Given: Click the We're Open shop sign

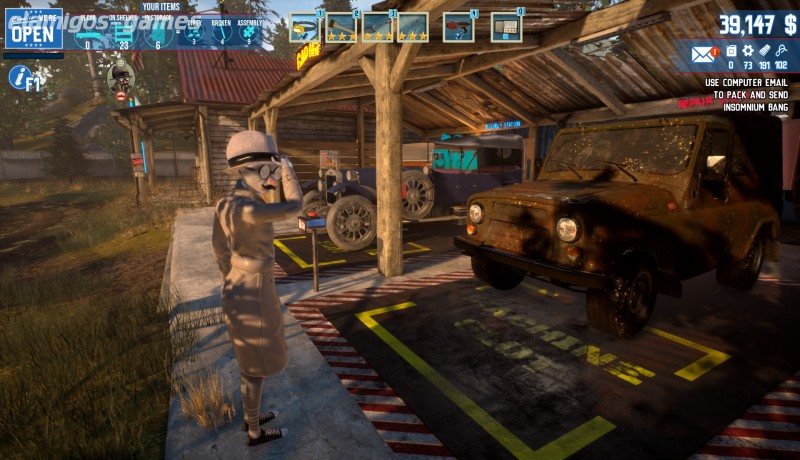Looking at the screenshot, I should pyautogui.click(x=34, y=28).
